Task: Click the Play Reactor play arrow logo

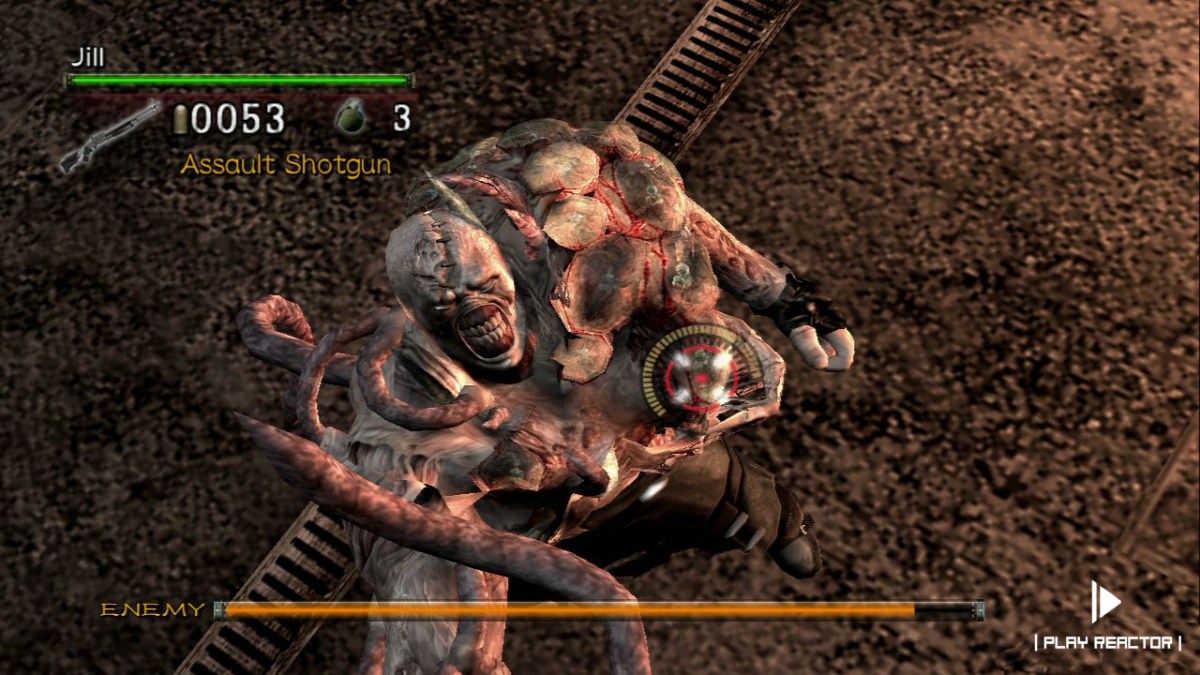Action: click(x=1105, y=602)
